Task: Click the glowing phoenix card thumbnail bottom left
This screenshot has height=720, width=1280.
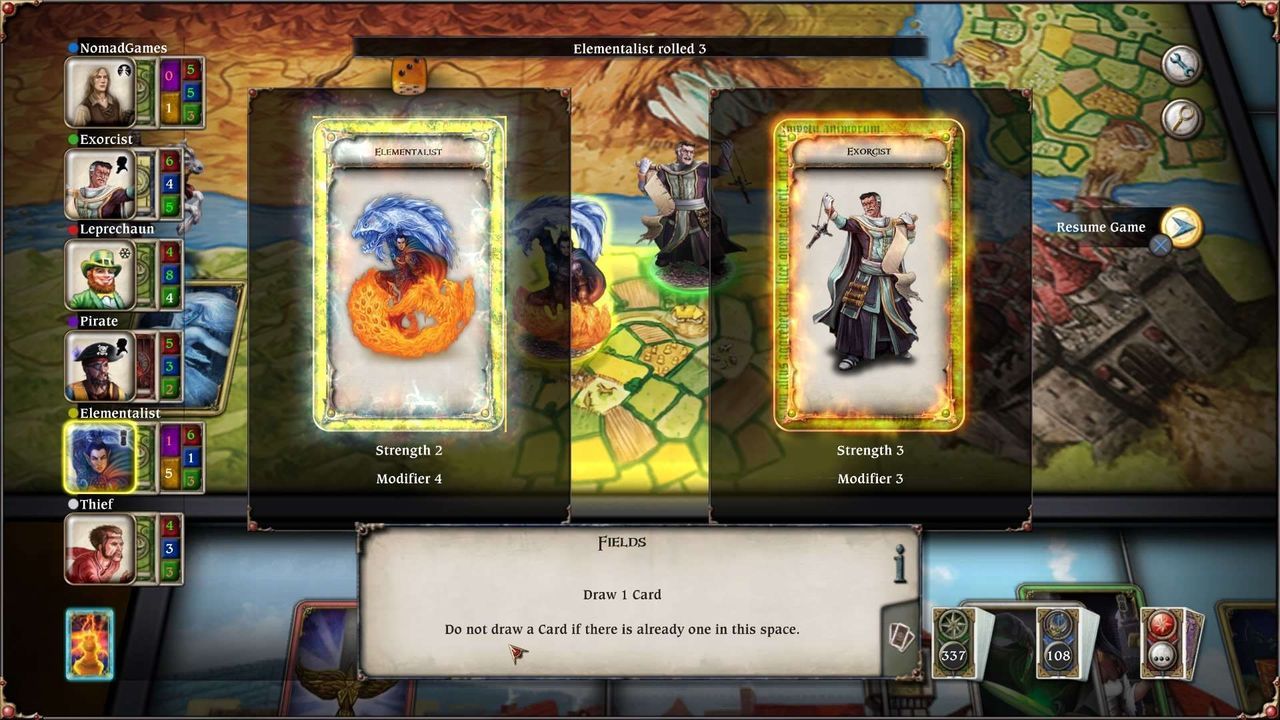Action: pyautogui.click(x=89, y=643)
